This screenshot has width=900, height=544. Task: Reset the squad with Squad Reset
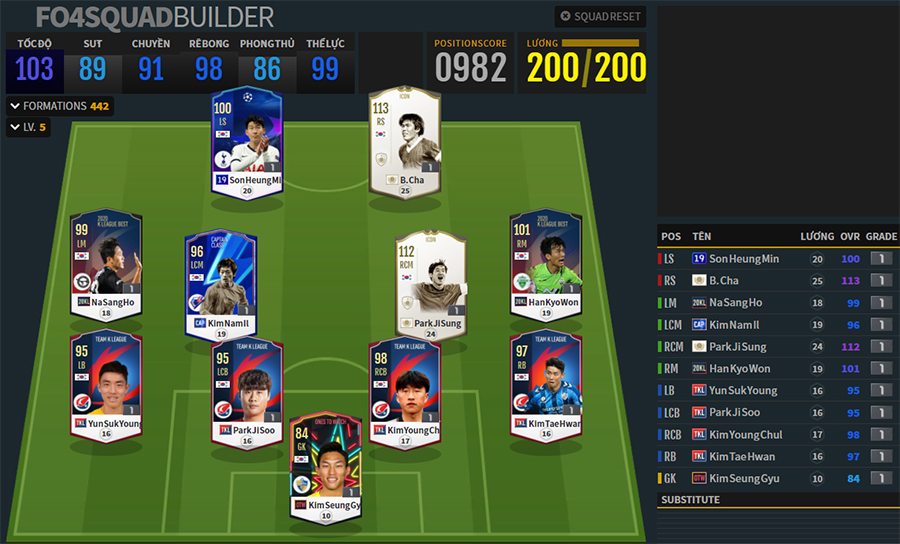601,17
